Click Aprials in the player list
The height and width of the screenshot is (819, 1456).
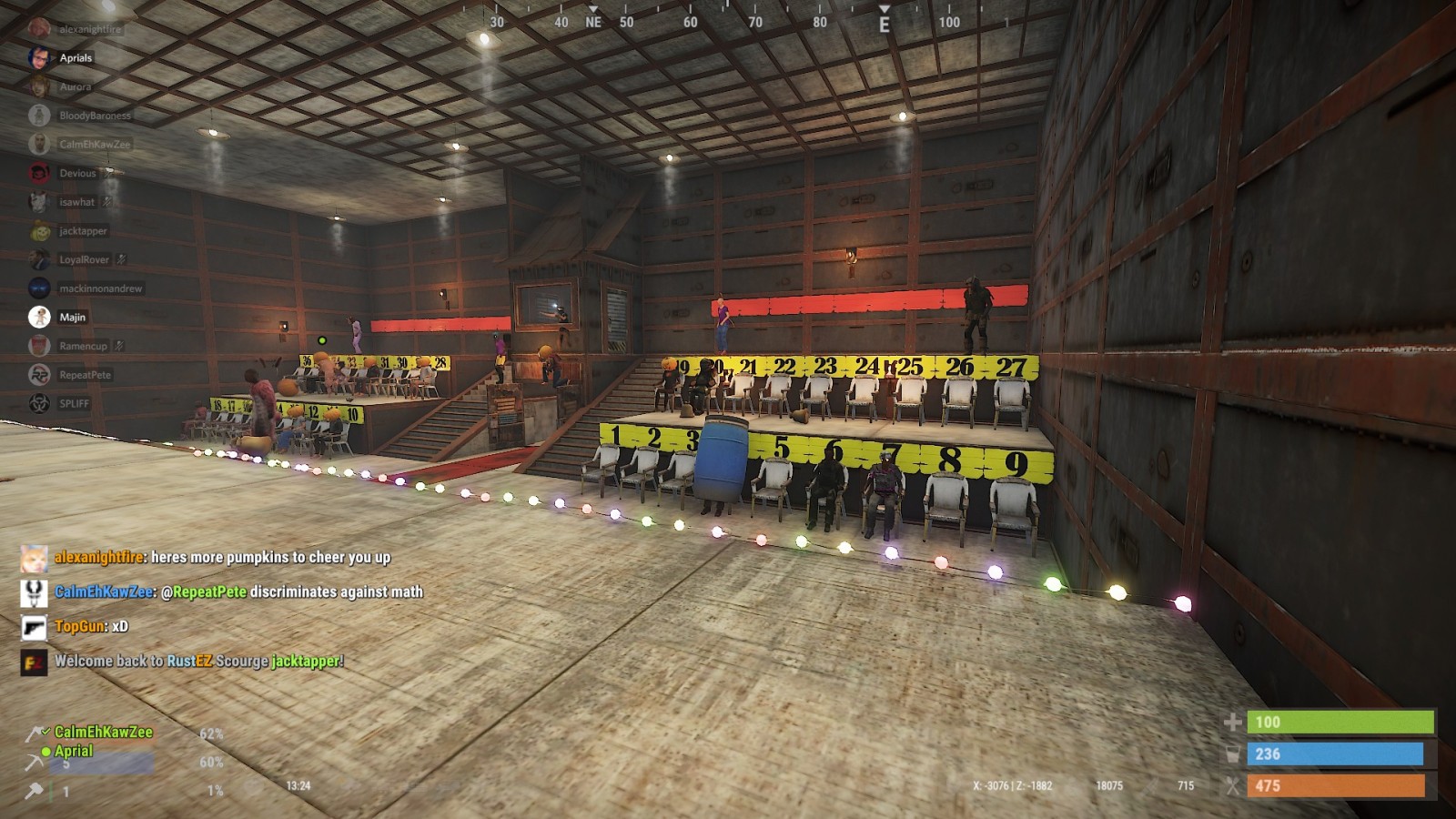[76, 58]
